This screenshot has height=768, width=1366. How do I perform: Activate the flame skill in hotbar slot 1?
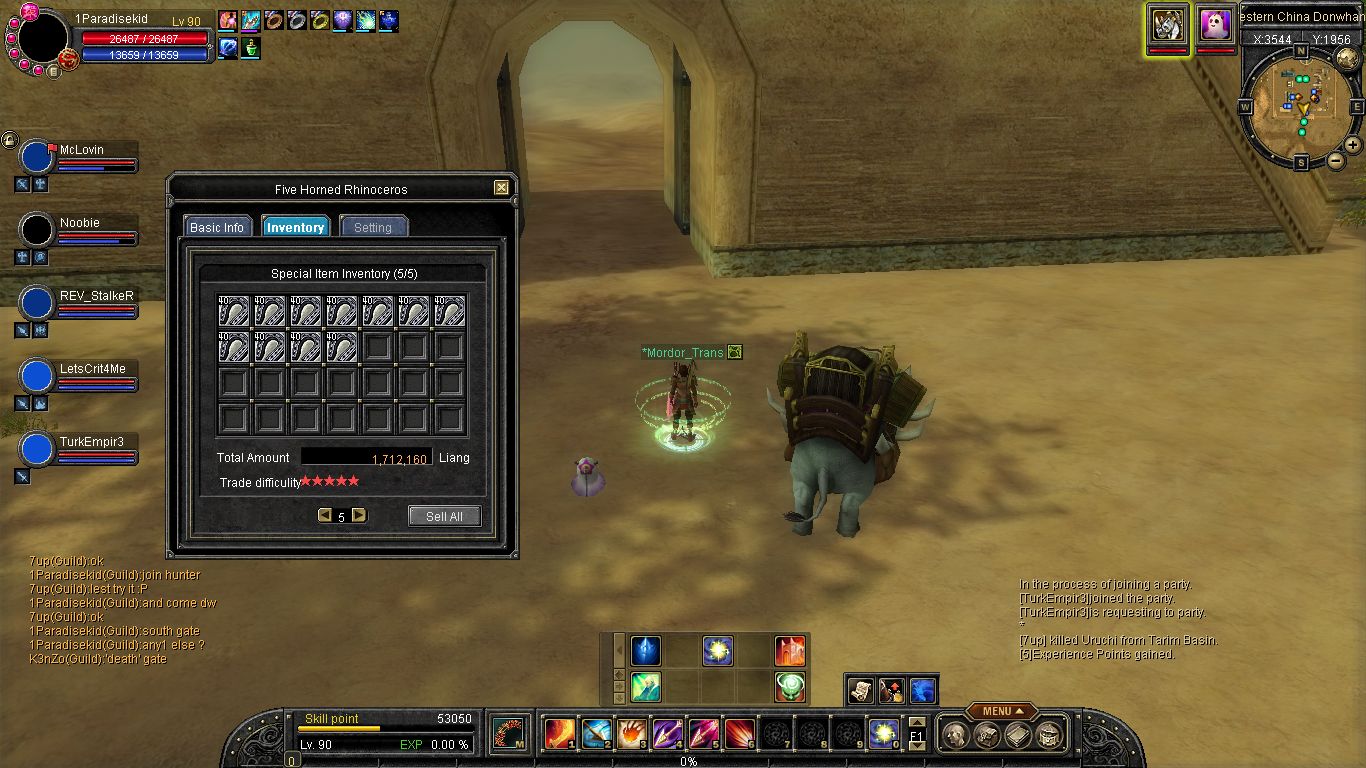(x=558, y=735)
